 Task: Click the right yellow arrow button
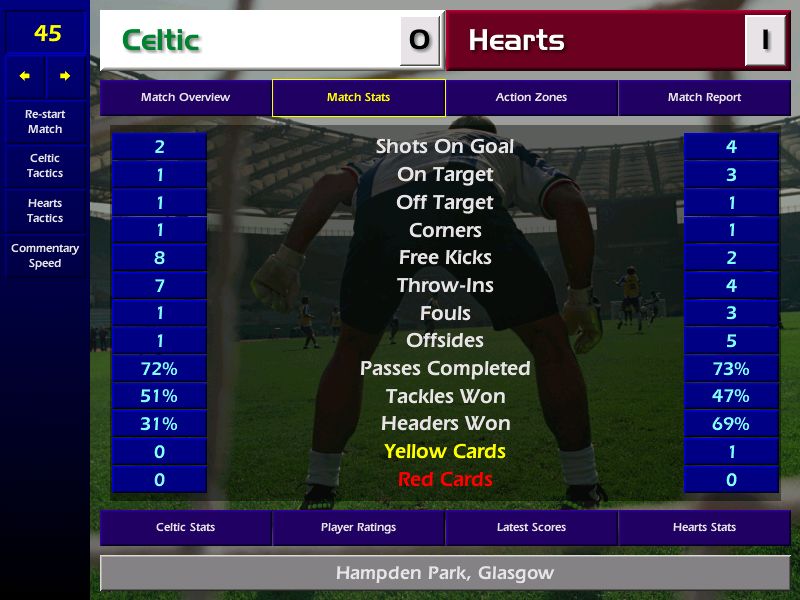pyautogui.click(x=65, y=76)
